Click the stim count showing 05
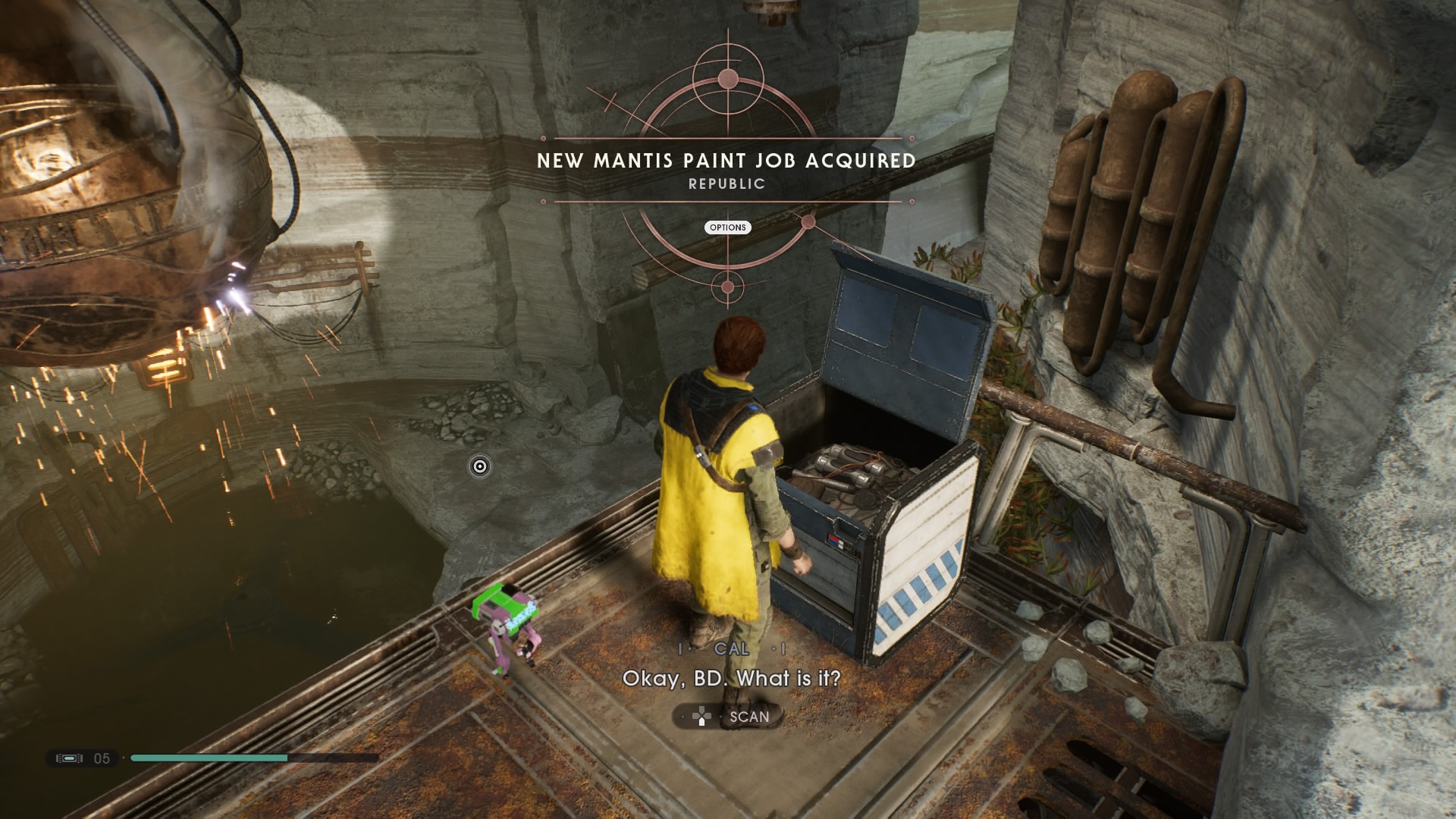Screen dimensions: 1456x819 102,756
